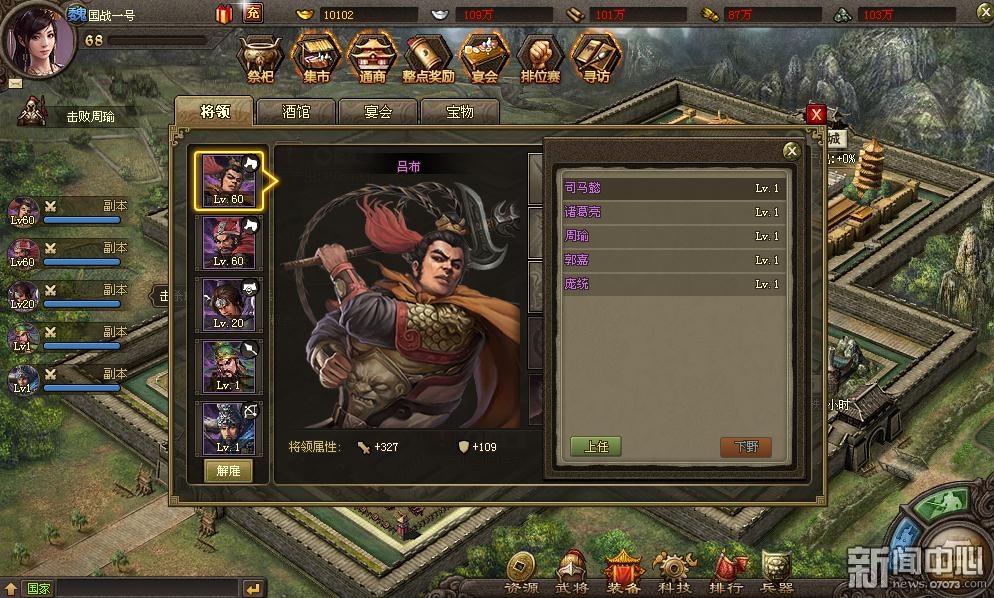This screenshot has height=598, width=994.
Task: Click the 解雇 button under portraits
Action: pos(229,471)
